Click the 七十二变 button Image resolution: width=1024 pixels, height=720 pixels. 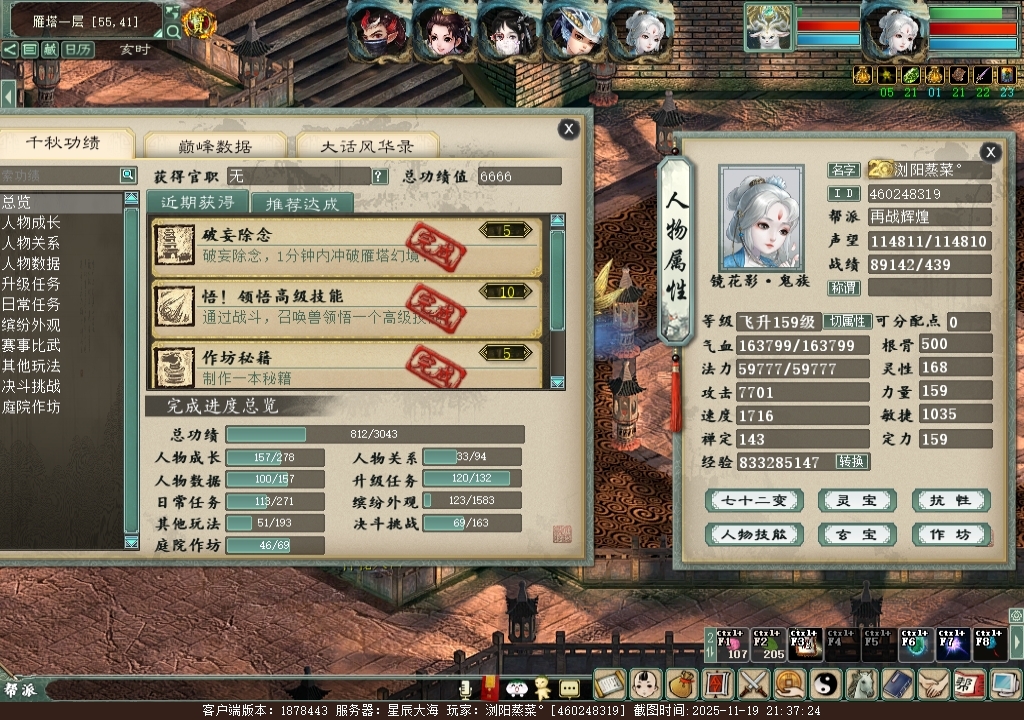pyautogui.click(x=754, y=501)
